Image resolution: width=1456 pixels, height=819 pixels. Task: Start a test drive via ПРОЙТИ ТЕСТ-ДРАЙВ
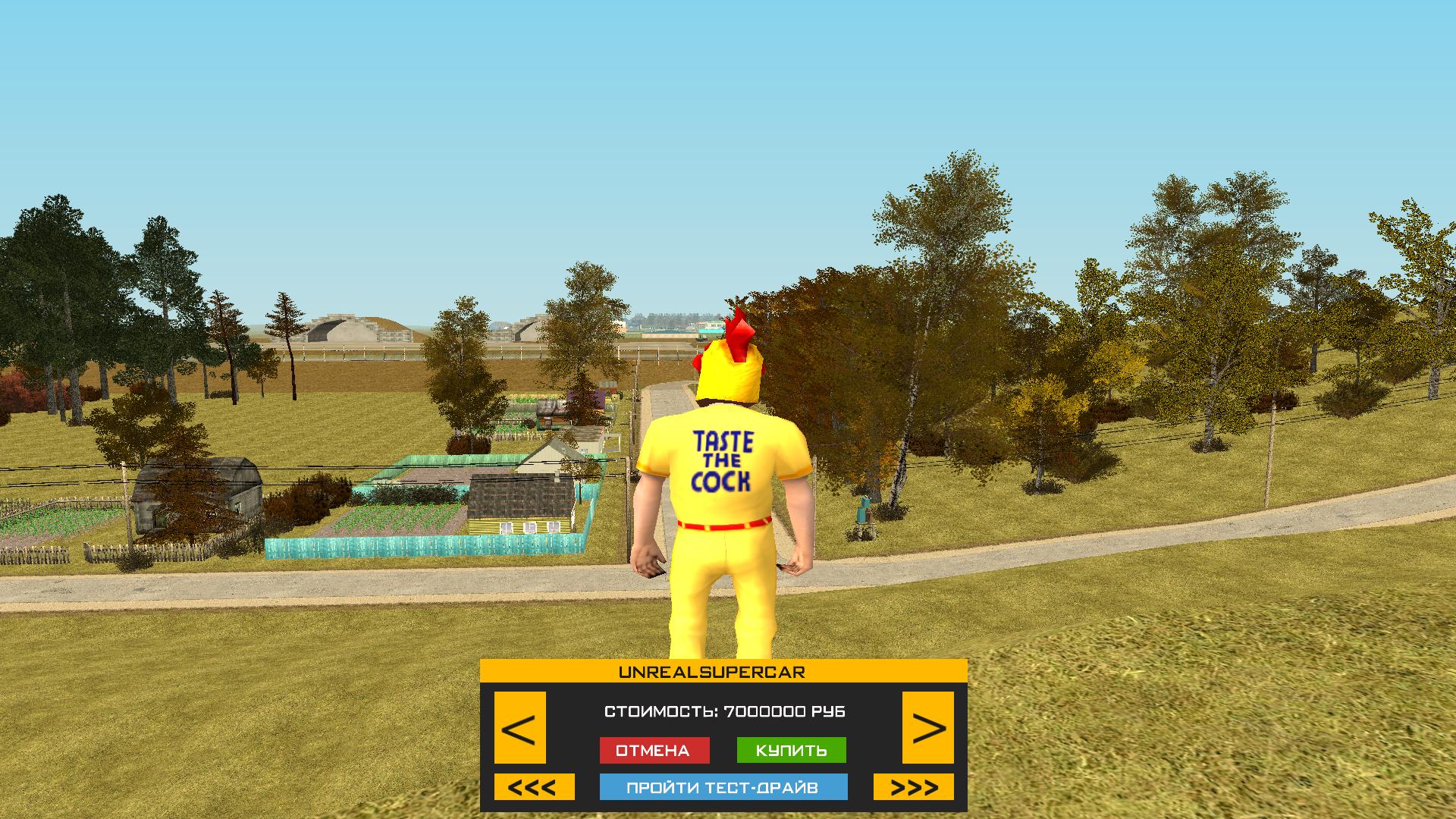tap(723, 788)
